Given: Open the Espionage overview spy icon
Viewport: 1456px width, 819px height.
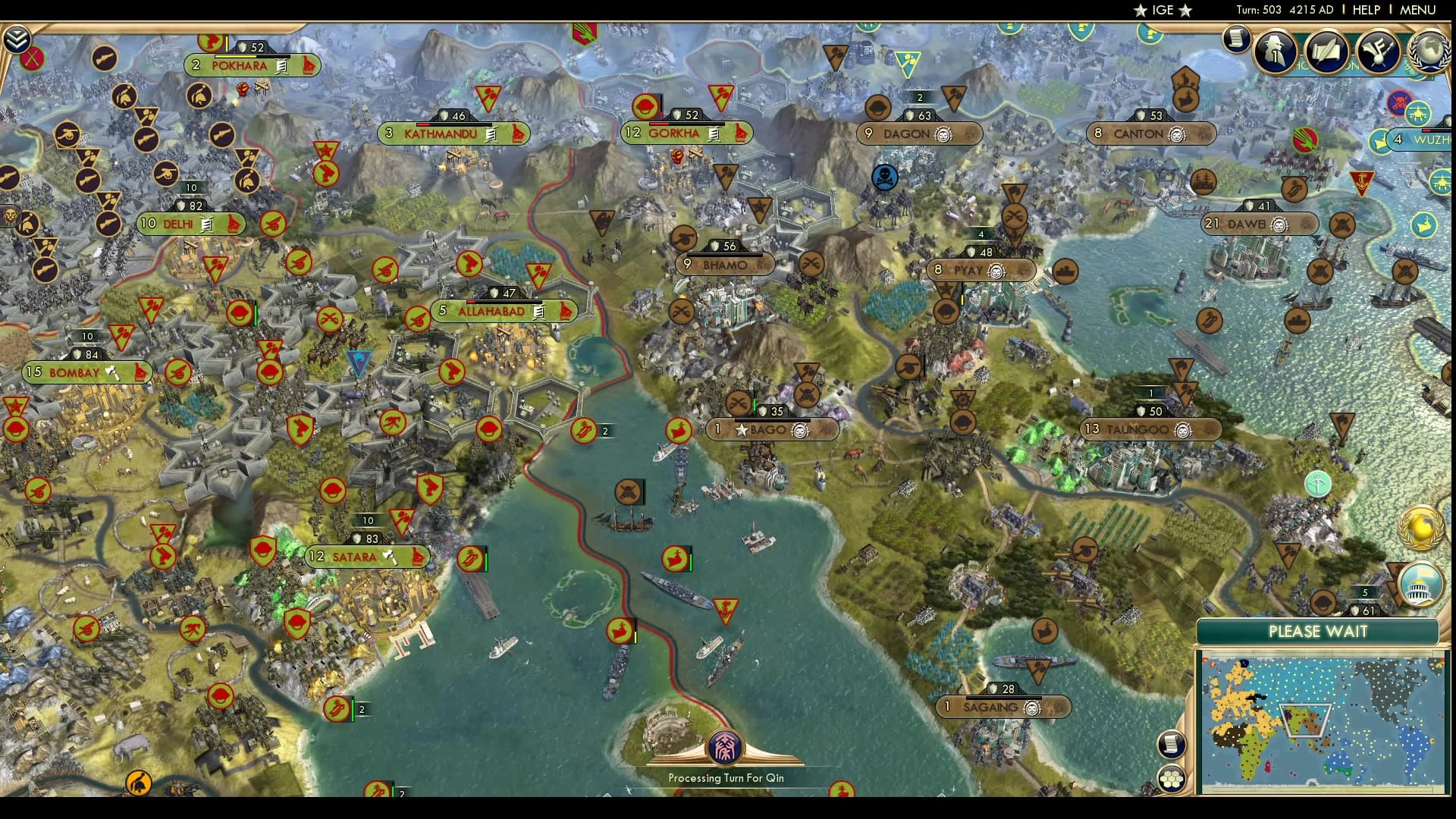Looking at the screenshot, I should coord(1275,52).
